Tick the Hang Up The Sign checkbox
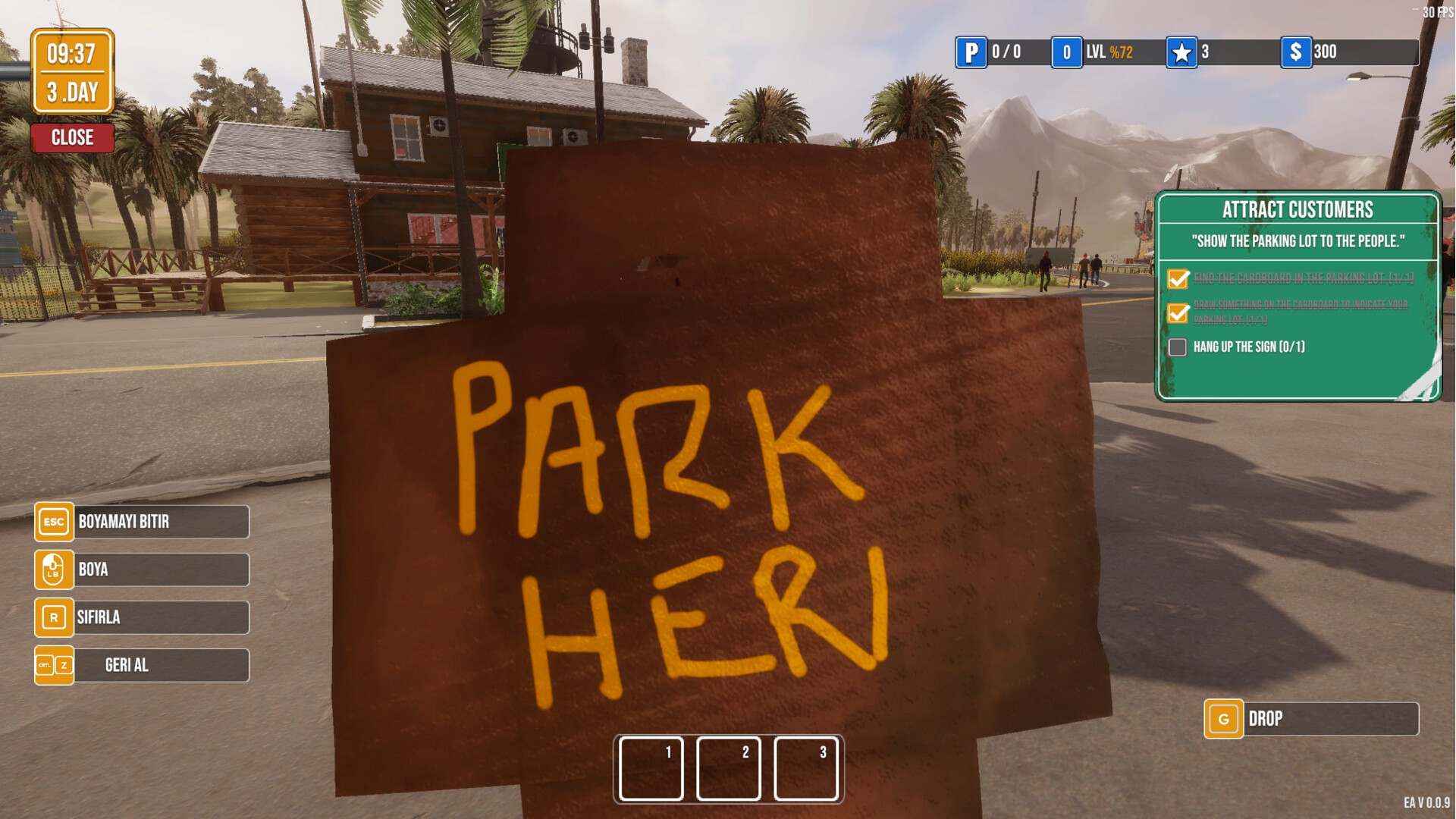This screenshot has width=1456, height=819. (x=1178, y=347)
